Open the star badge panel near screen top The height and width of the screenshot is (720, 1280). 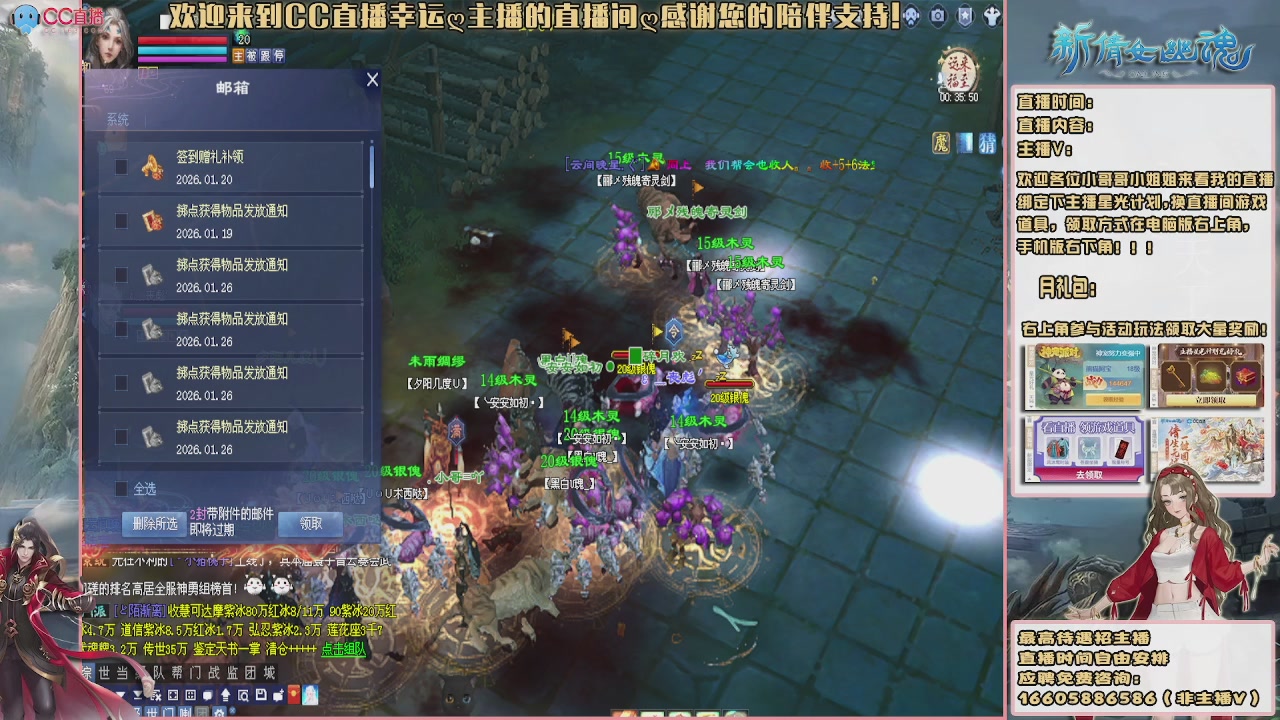tap(965, 15)
